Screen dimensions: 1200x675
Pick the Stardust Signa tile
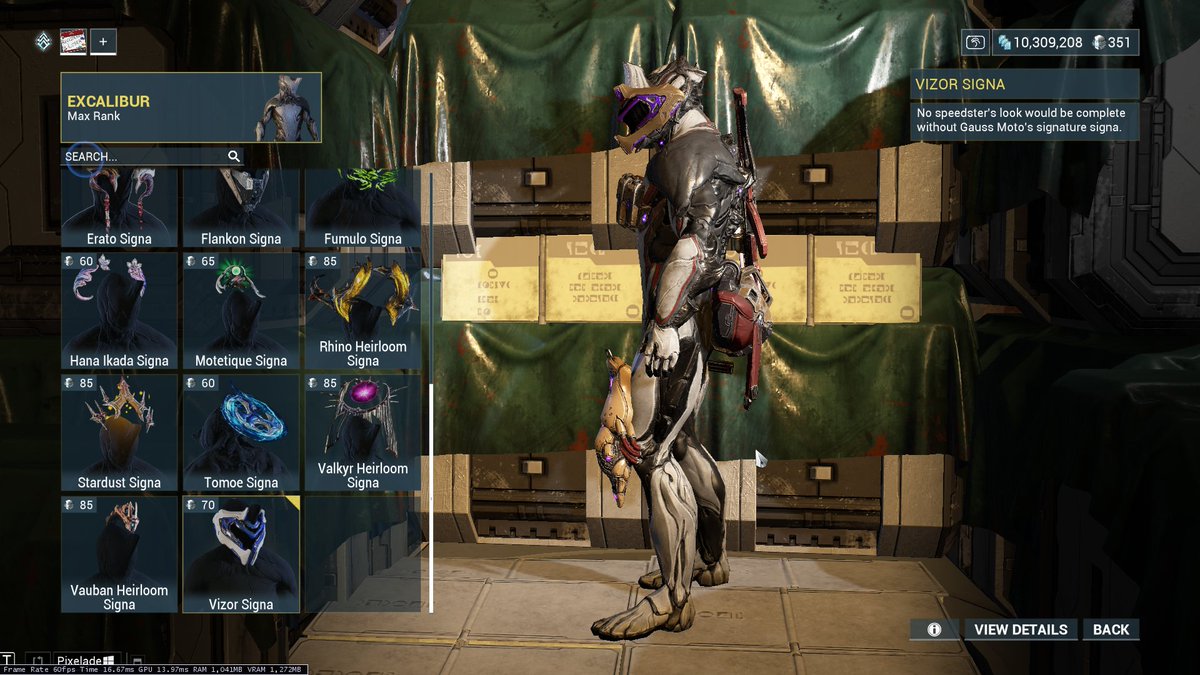[x=119, y=433]
